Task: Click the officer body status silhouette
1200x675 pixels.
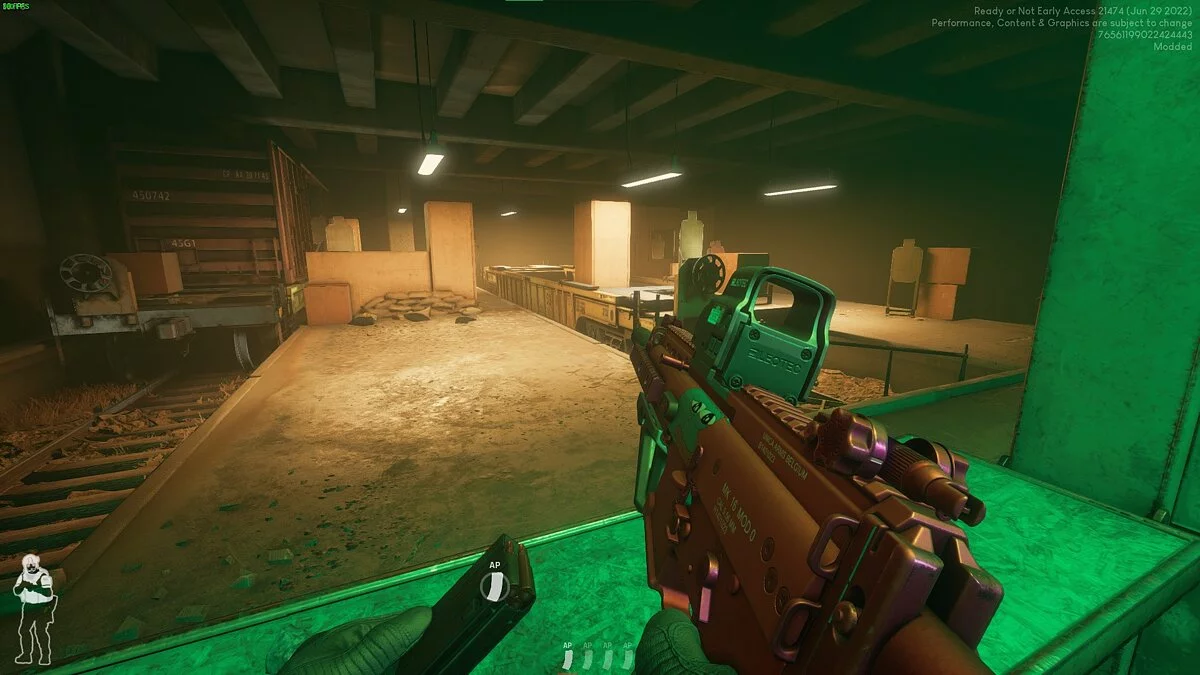Action: pyautogui.click(x=32, y=607)
